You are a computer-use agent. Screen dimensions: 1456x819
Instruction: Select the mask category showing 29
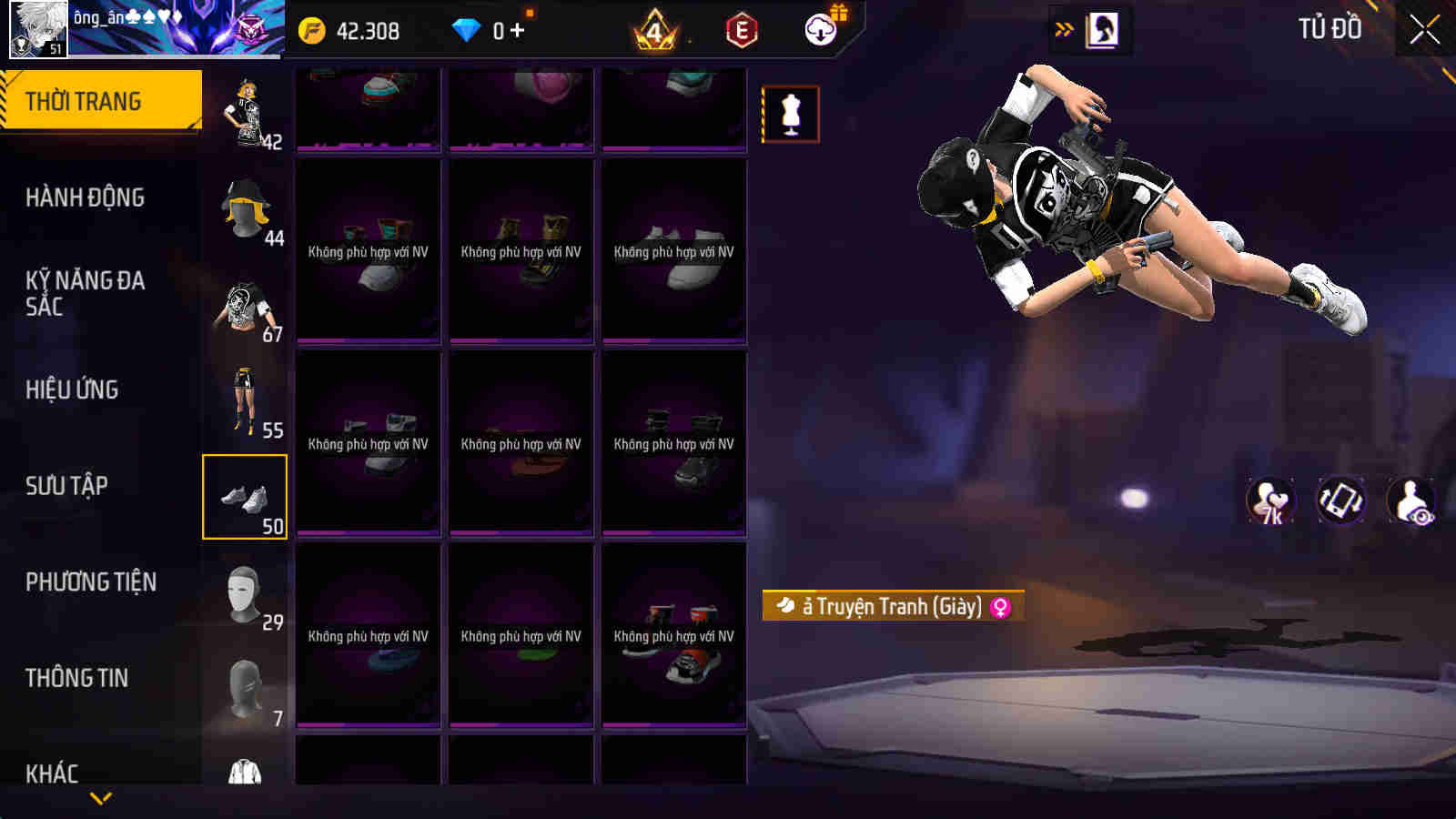245,591
